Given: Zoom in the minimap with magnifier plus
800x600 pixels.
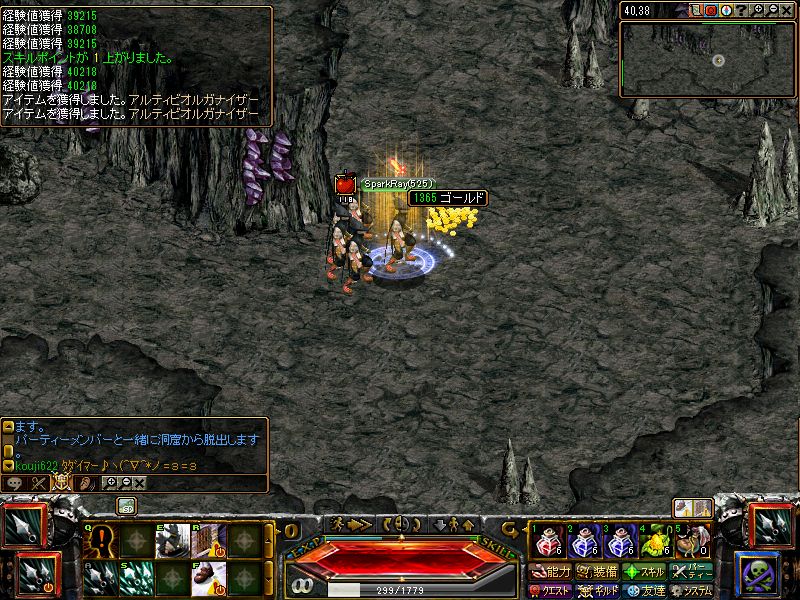Looking at the screenshot, I should point(758,10).
